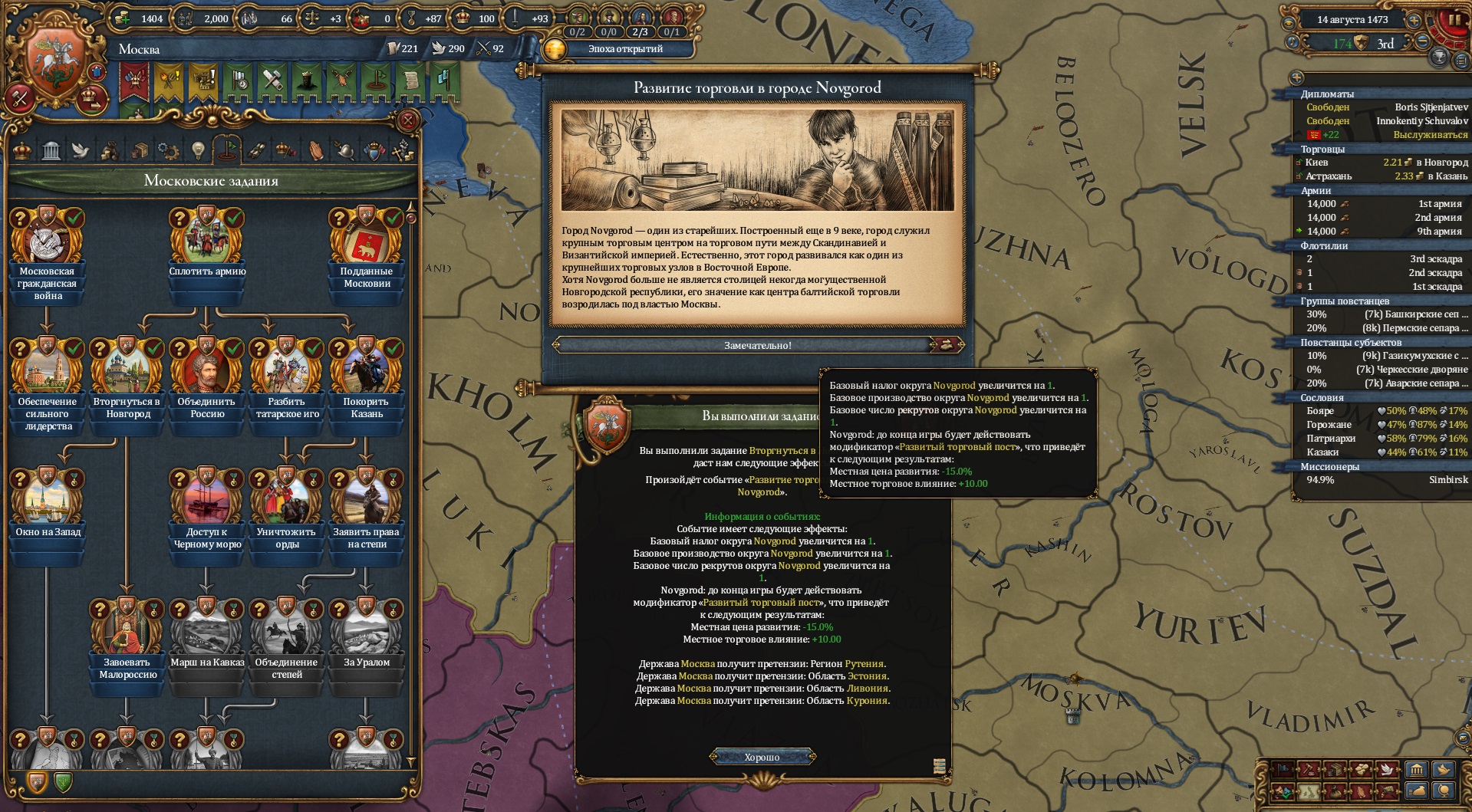
Task: Close the Moscow country panel
Action: coord(408,120)
